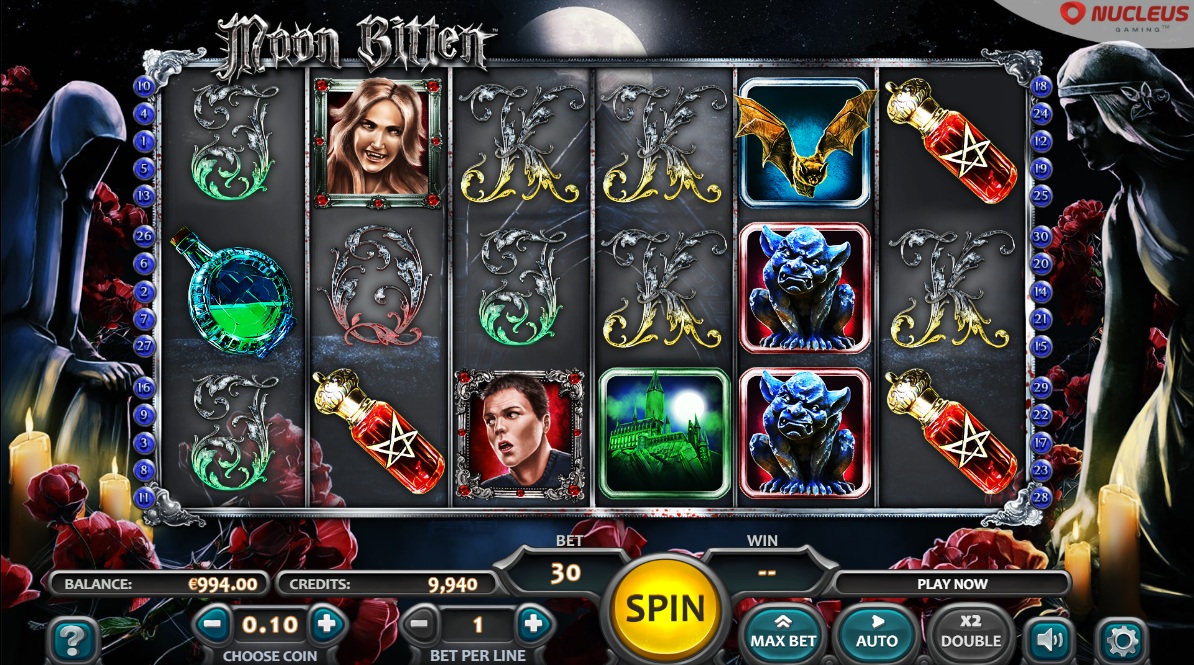This screenshot has height=665, width=1194.
Task: Spin the reels with the yellow SPIN button
Action: [x=665, y=608]
